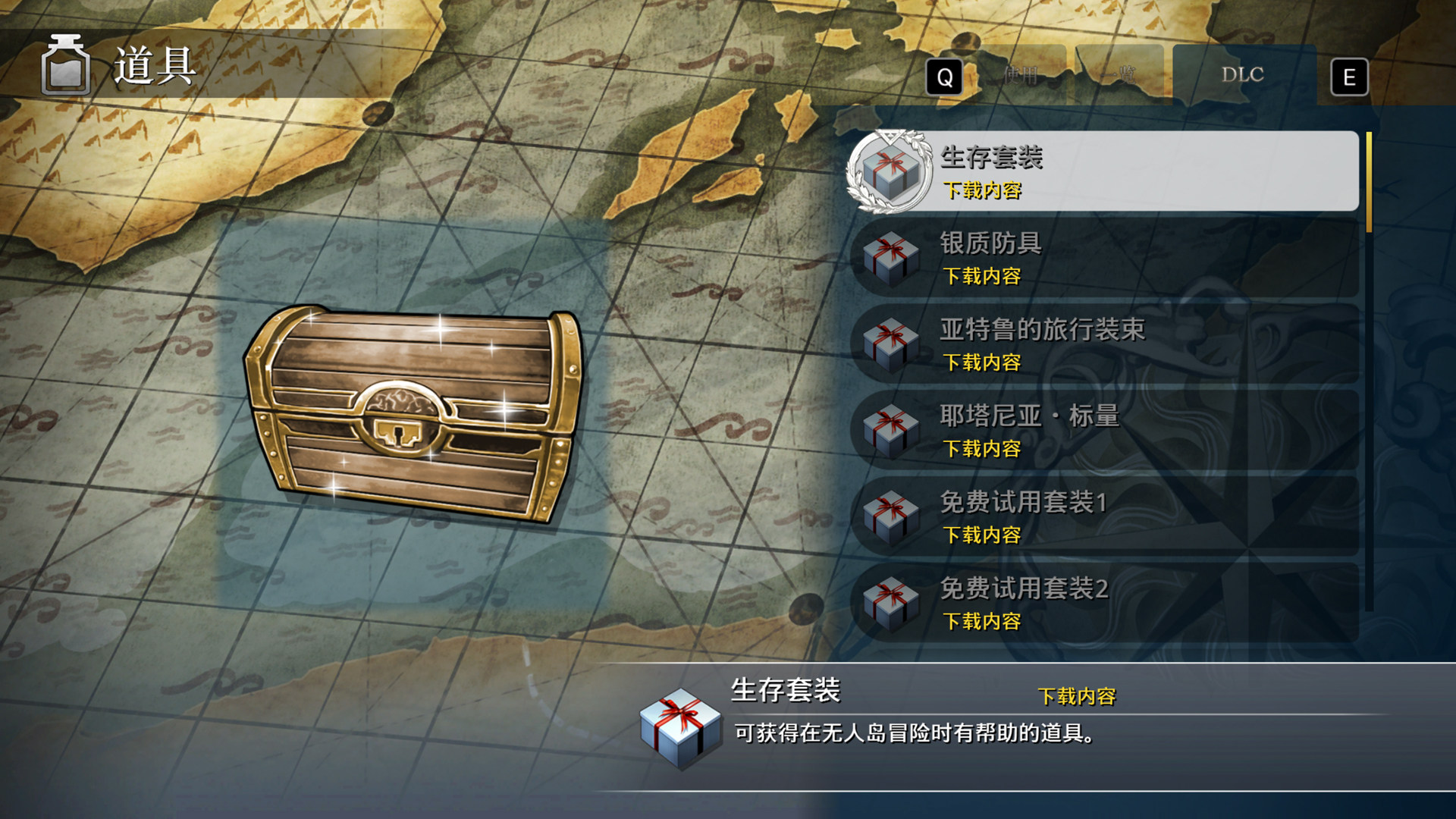The height and width of the screenshot is (819, 1456).
Task: Select the 生存套装 DLC entry
Action: (x=1103, y=171)
